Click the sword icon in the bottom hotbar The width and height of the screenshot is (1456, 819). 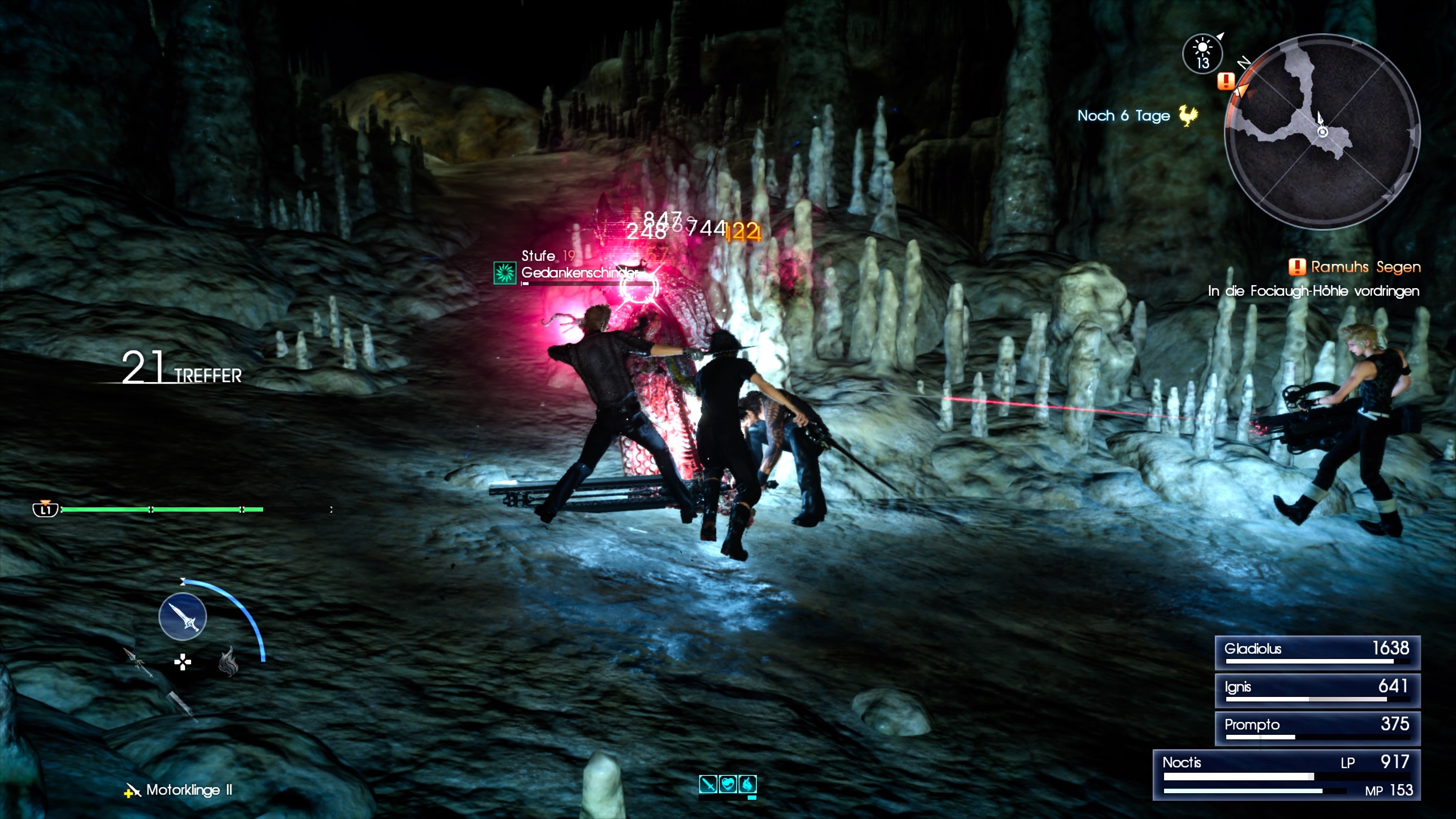coord(708,784)
